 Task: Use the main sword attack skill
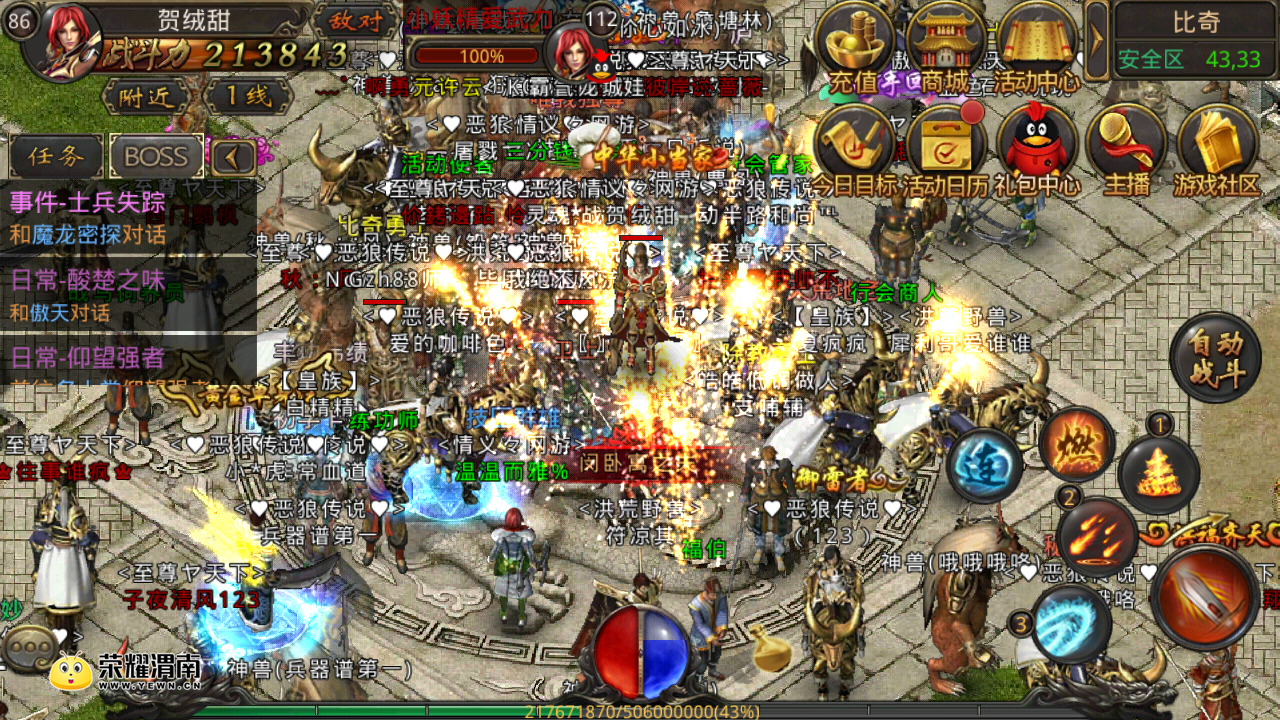click(x=1204, y=597)
